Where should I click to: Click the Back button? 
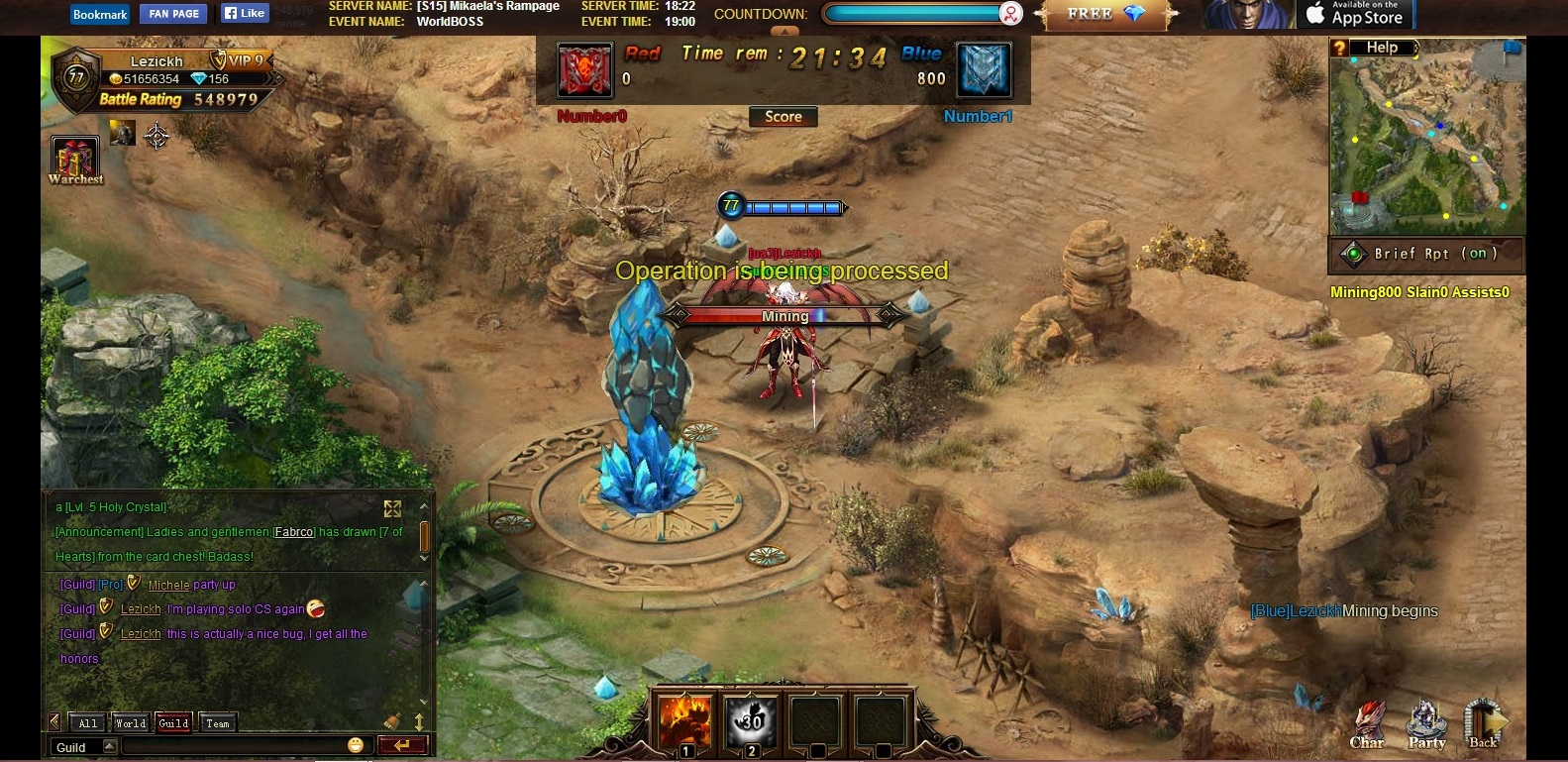tap(1484, 725)
